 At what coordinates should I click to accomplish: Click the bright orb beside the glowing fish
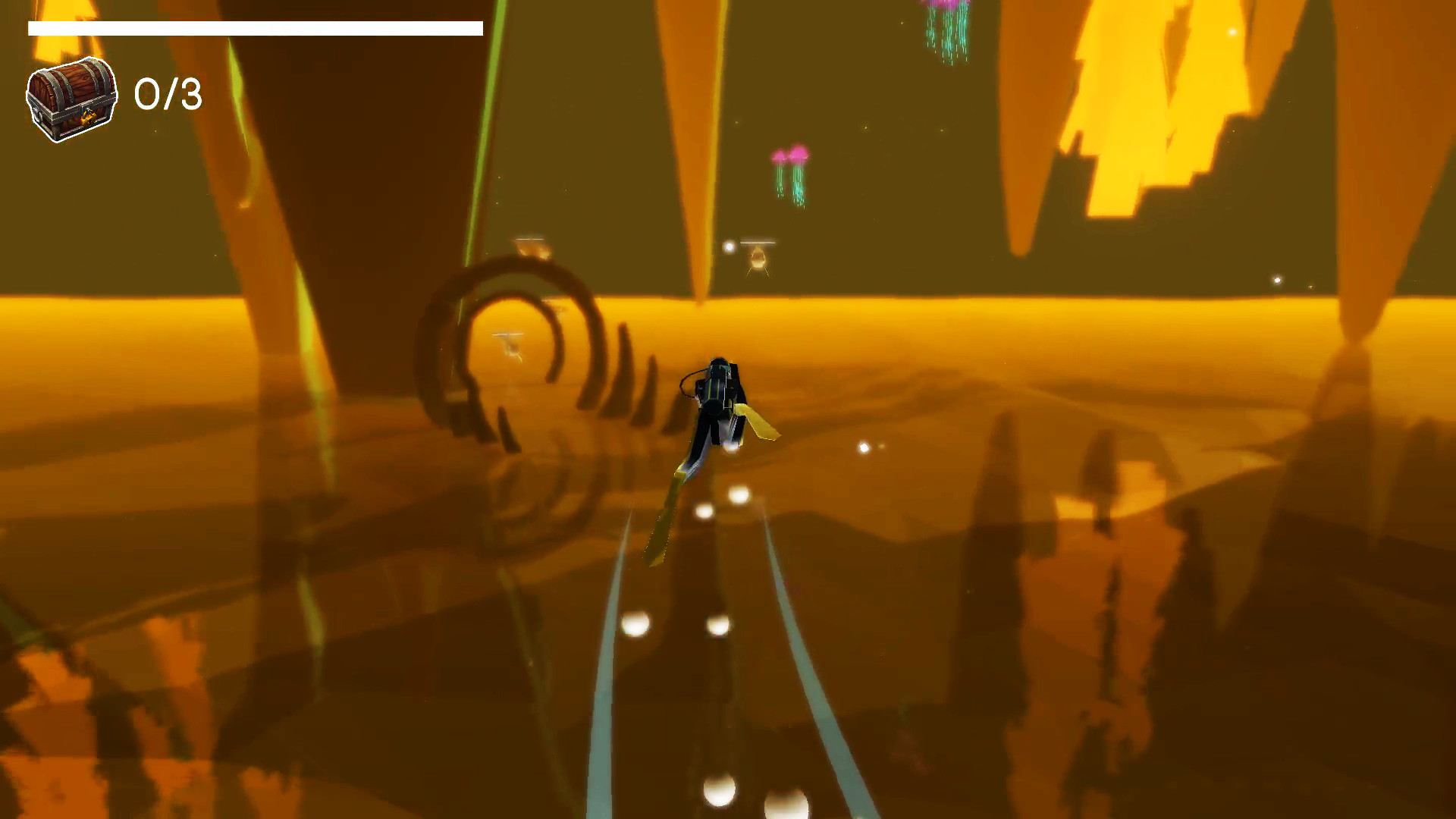click(x=730, y=248)
